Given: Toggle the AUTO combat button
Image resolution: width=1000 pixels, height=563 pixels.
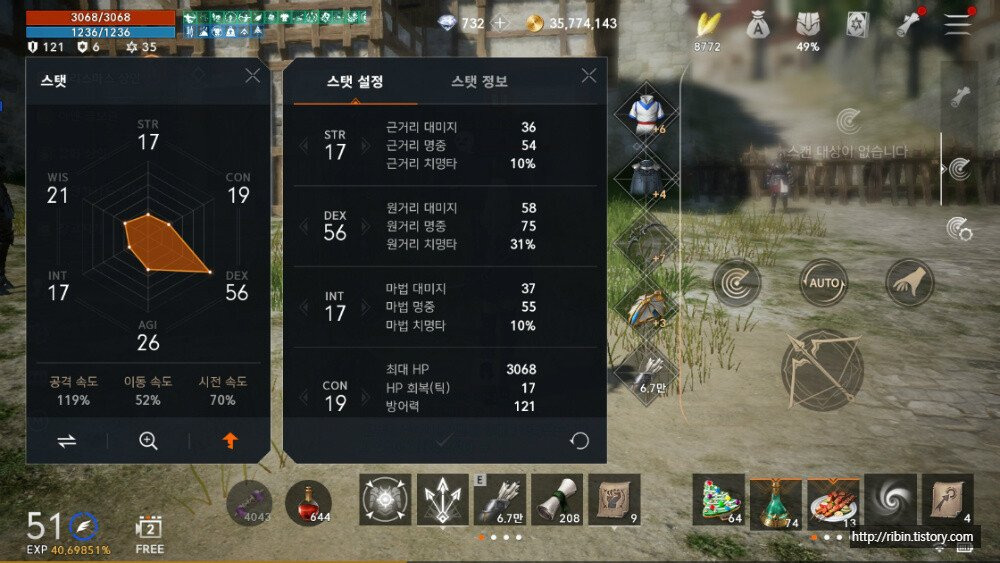Looking at the screenshot, I should tap(824, 283).
